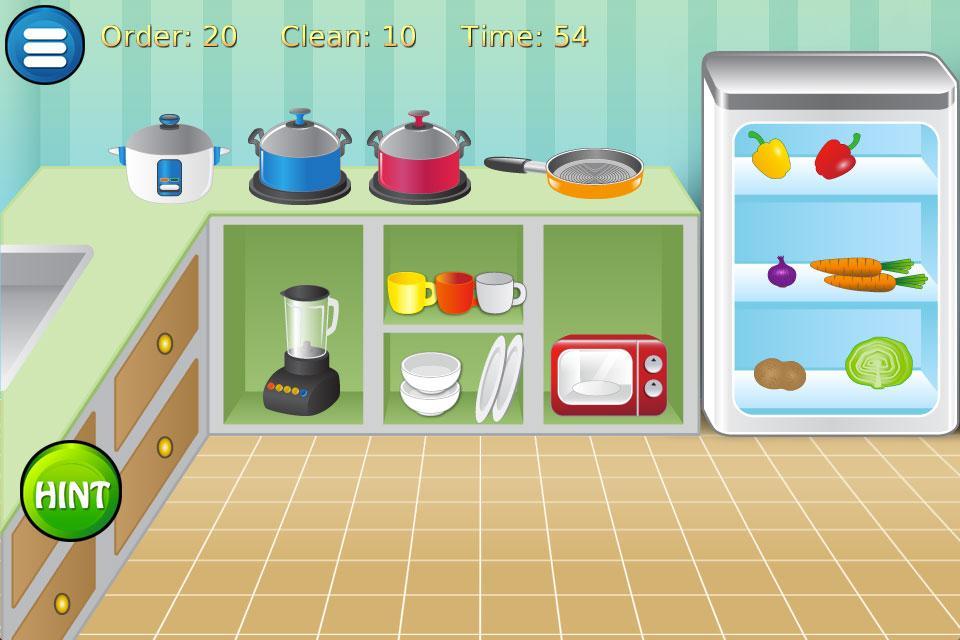Select the stacked white bowls
Viewport: 960px width, 640px height.
[431, 382]
